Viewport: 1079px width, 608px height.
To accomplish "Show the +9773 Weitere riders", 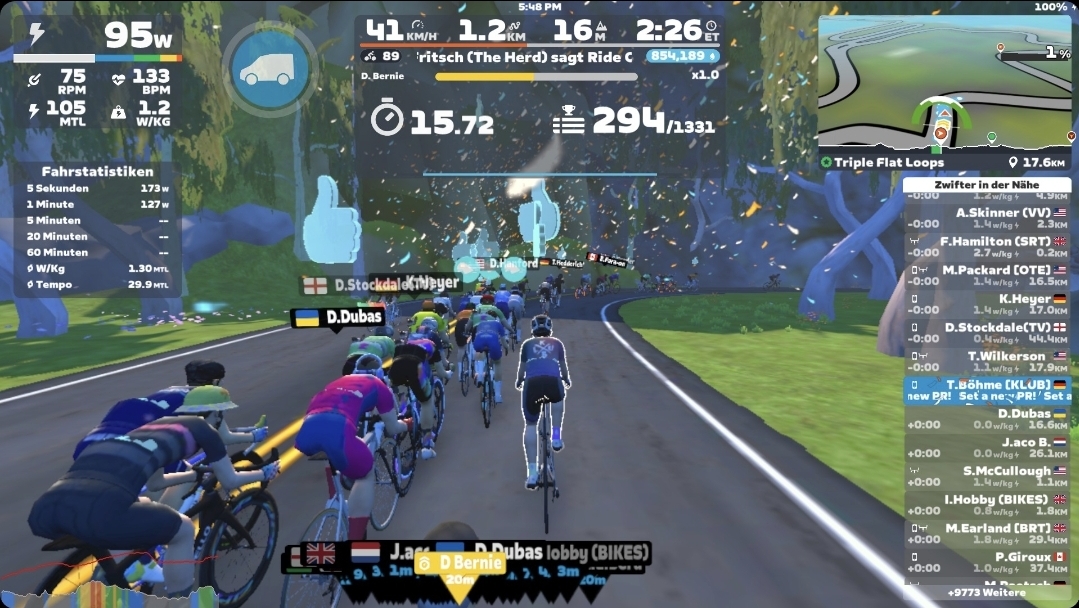I will click(x=986, y=593).
